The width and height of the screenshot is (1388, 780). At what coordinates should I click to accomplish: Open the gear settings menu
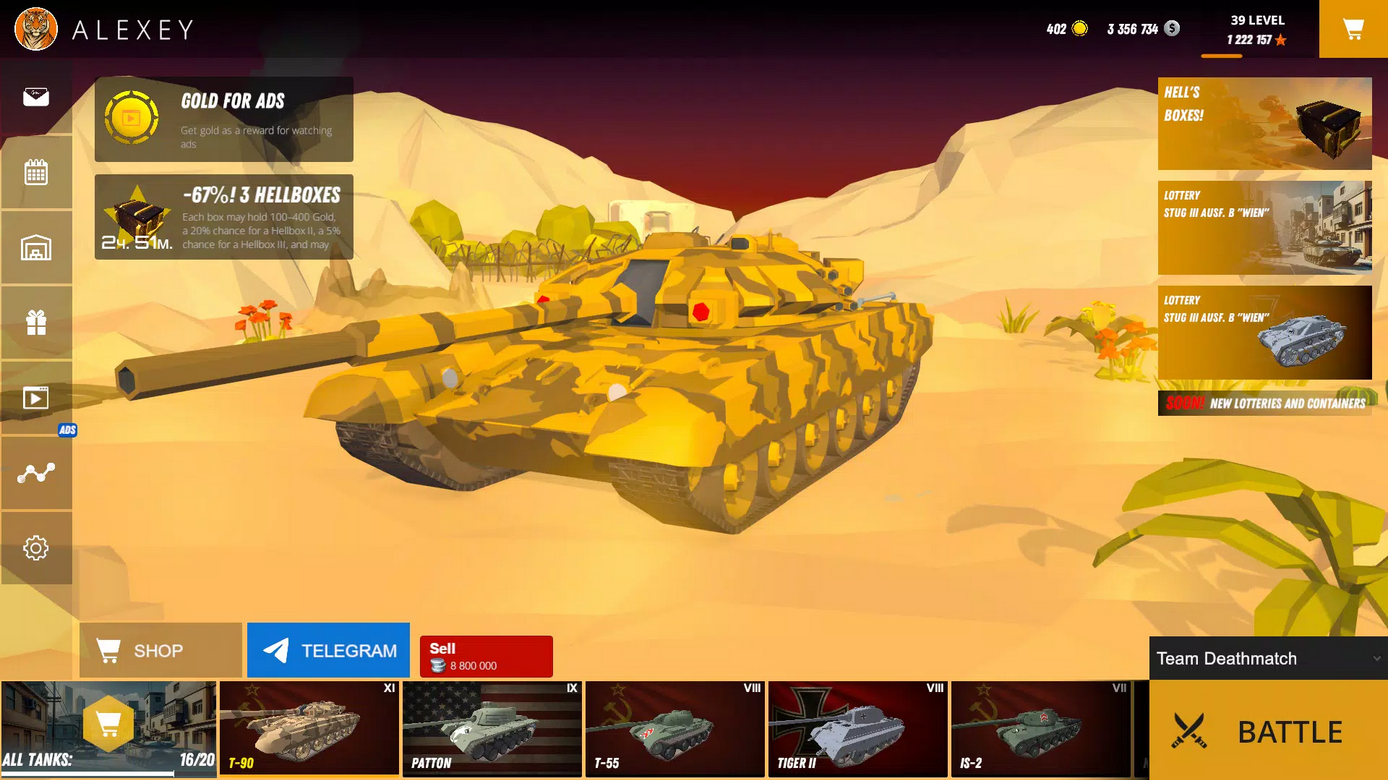click(36, 548)
